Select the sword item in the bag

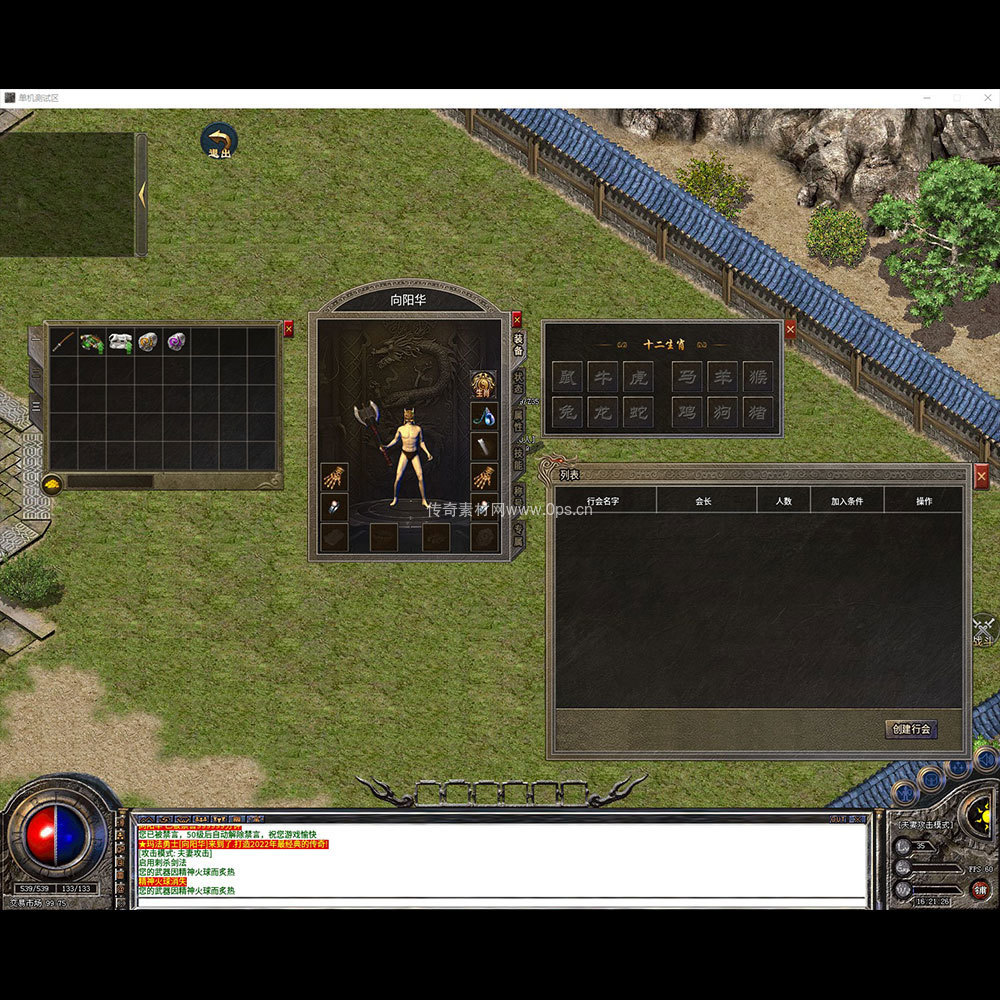coord(63,342)
